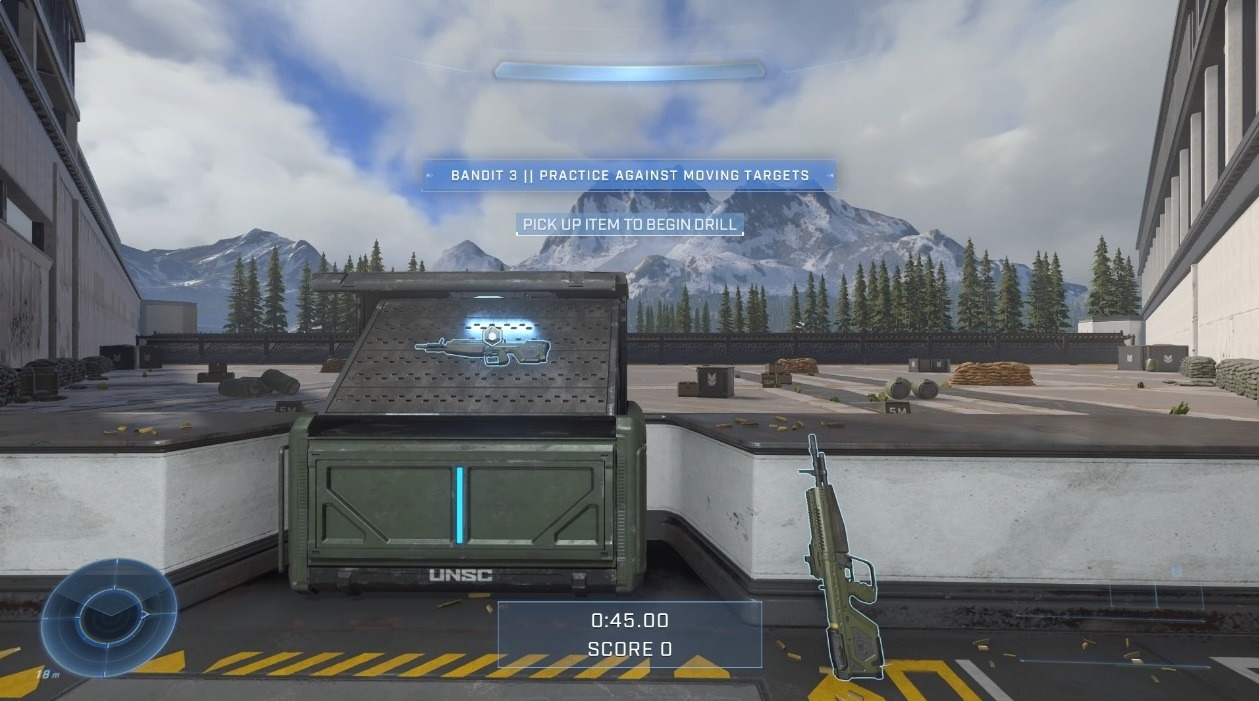The image size is (1259, 701).
Task: Click the circular motion tracker radar
Action: (x=108, y=616)
